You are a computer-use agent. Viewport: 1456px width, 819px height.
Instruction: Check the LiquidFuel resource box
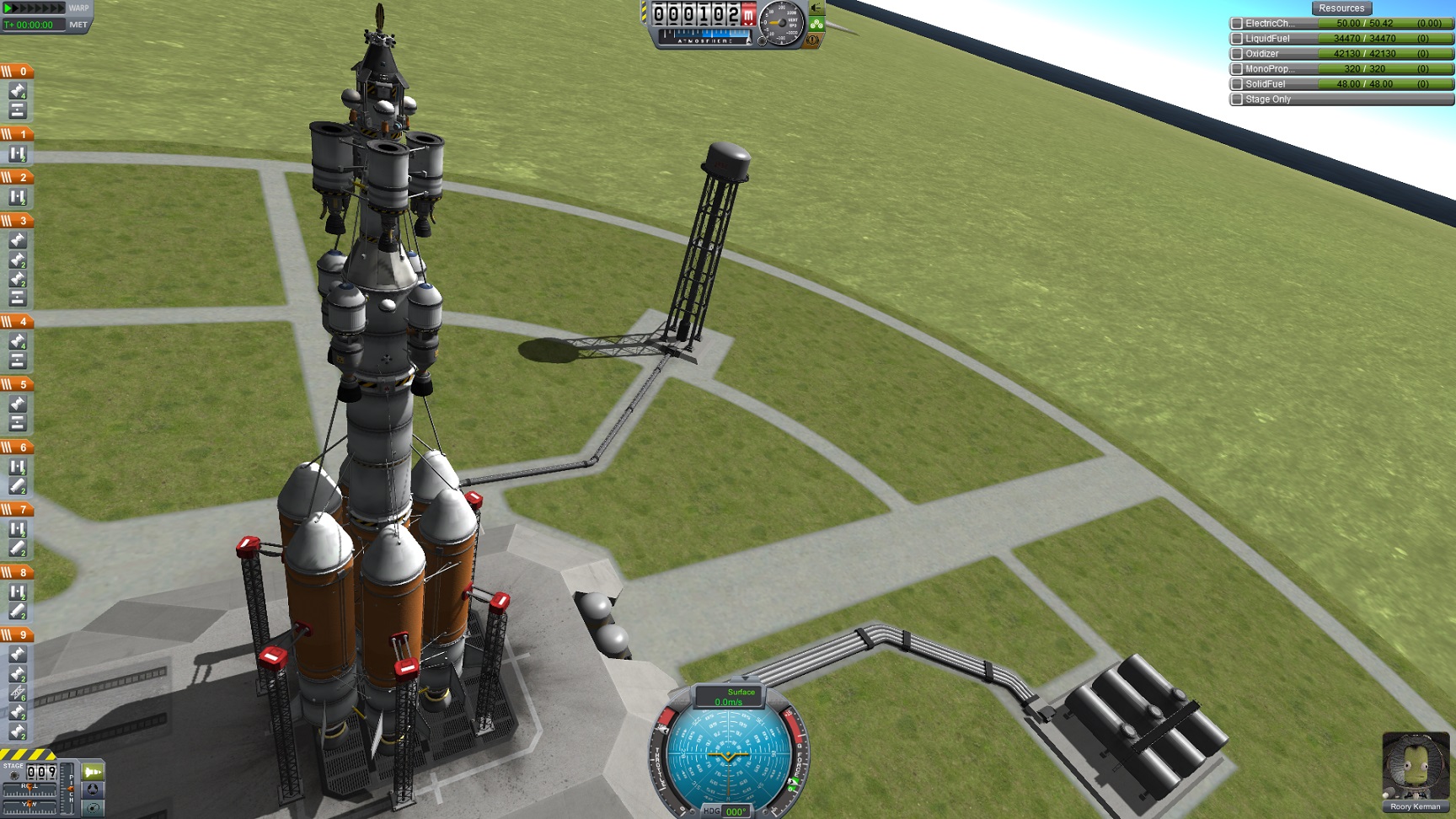[x=1237, y=39]
